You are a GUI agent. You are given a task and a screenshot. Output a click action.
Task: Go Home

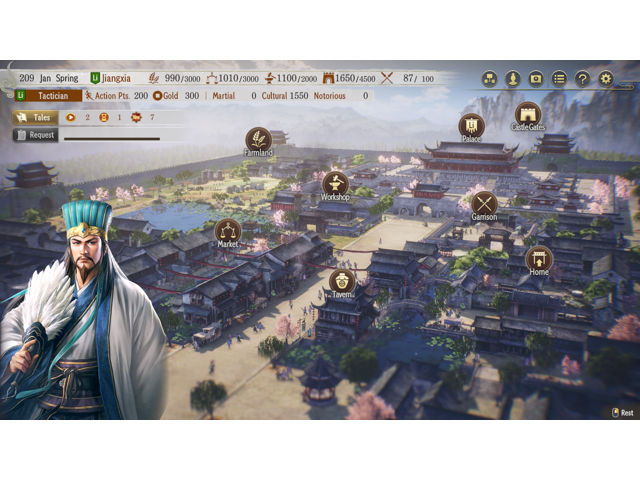pyautogui.click(x=539, y=259)
